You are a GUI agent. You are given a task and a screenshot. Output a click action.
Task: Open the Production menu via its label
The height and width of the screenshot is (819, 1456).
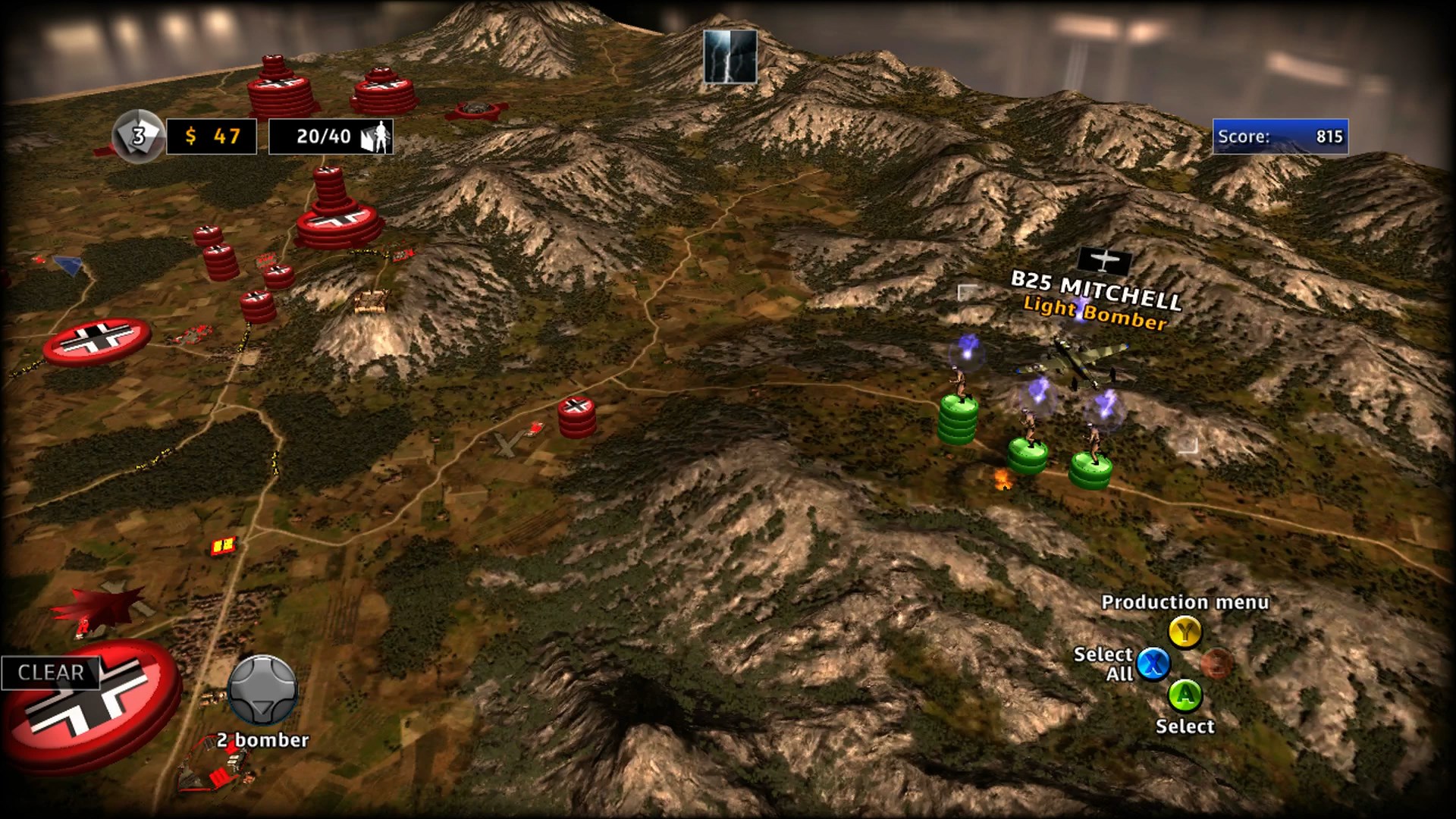[x=1185, y=603]
